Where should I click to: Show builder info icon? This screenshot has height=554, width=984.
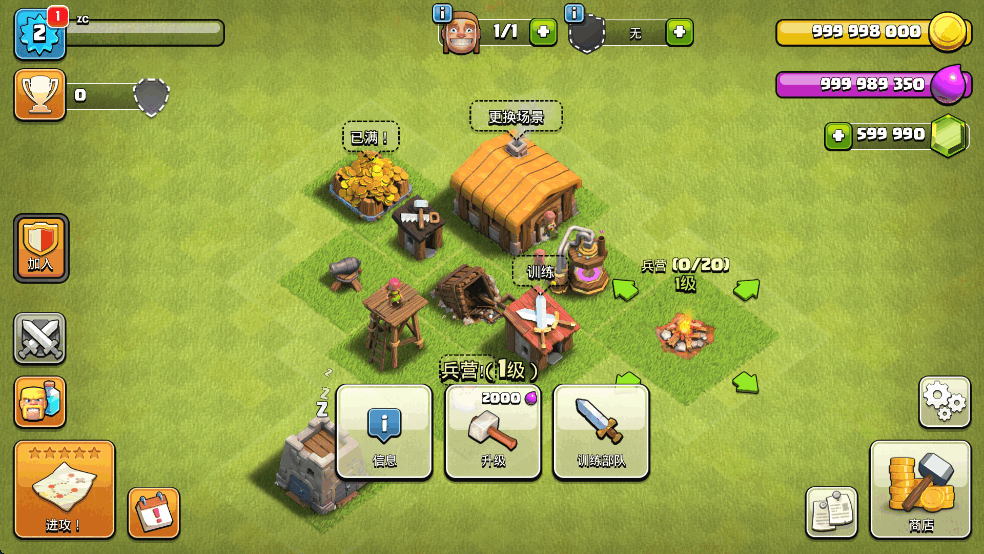click(x=442, y=13)
